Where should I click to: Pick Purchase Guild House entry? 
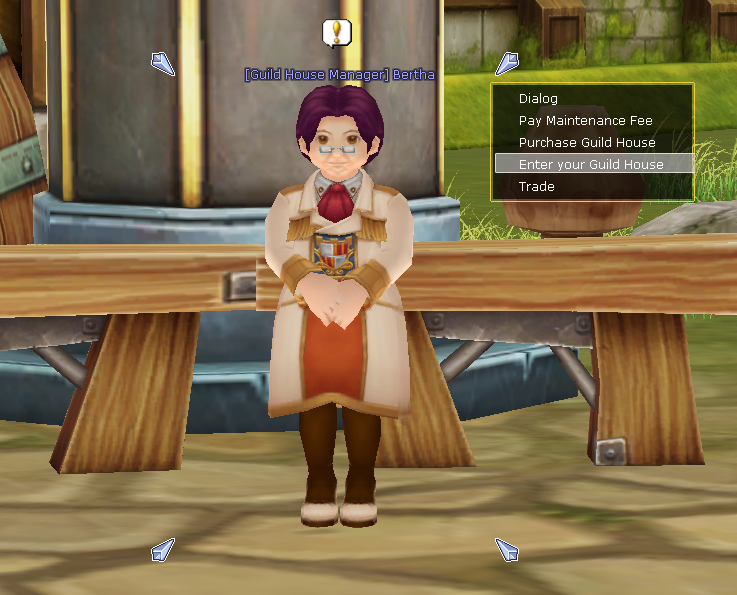point(587,143)
